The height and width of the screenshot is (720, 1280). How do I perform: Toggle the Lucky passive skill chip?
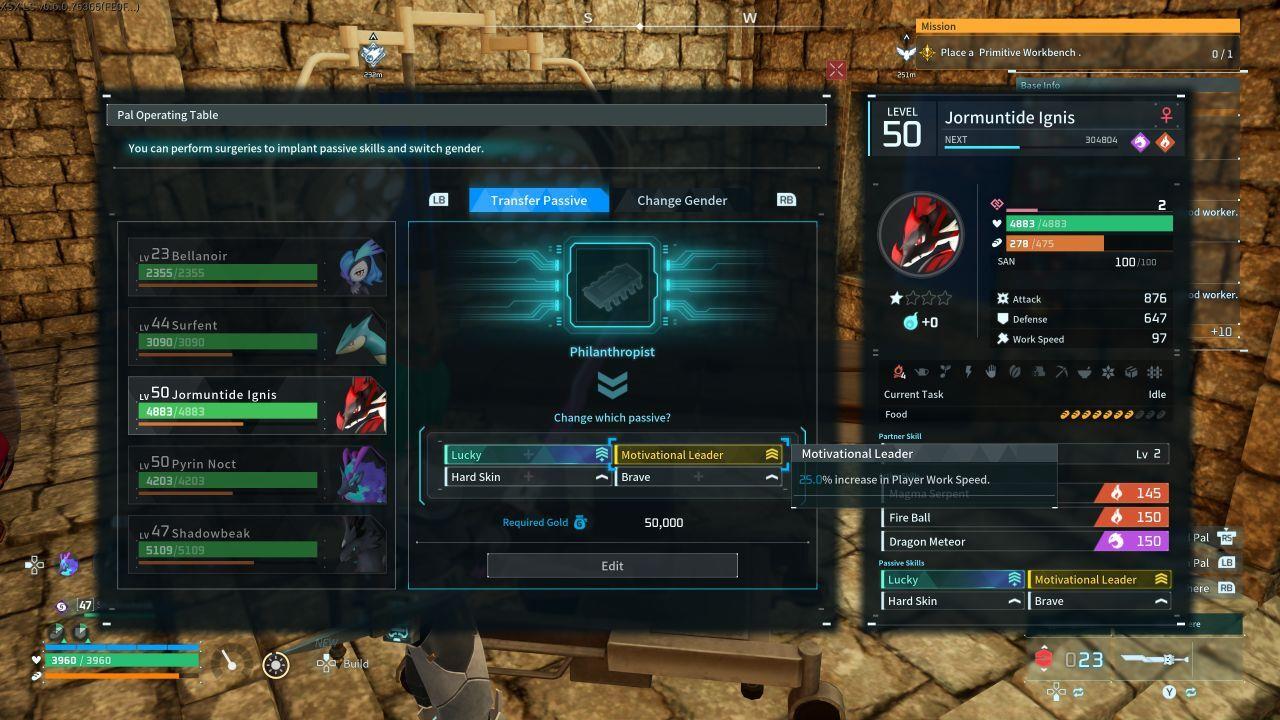pos(525,454)
